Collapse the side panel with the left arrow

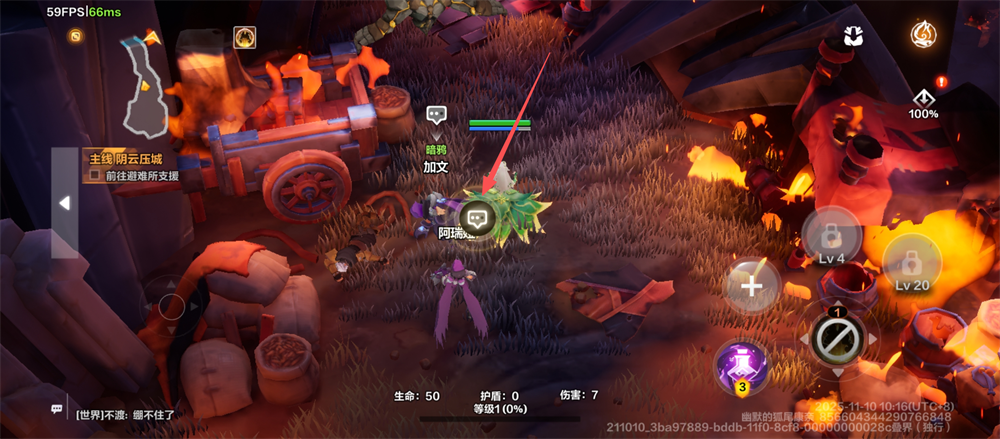click(x=65, y=203)
